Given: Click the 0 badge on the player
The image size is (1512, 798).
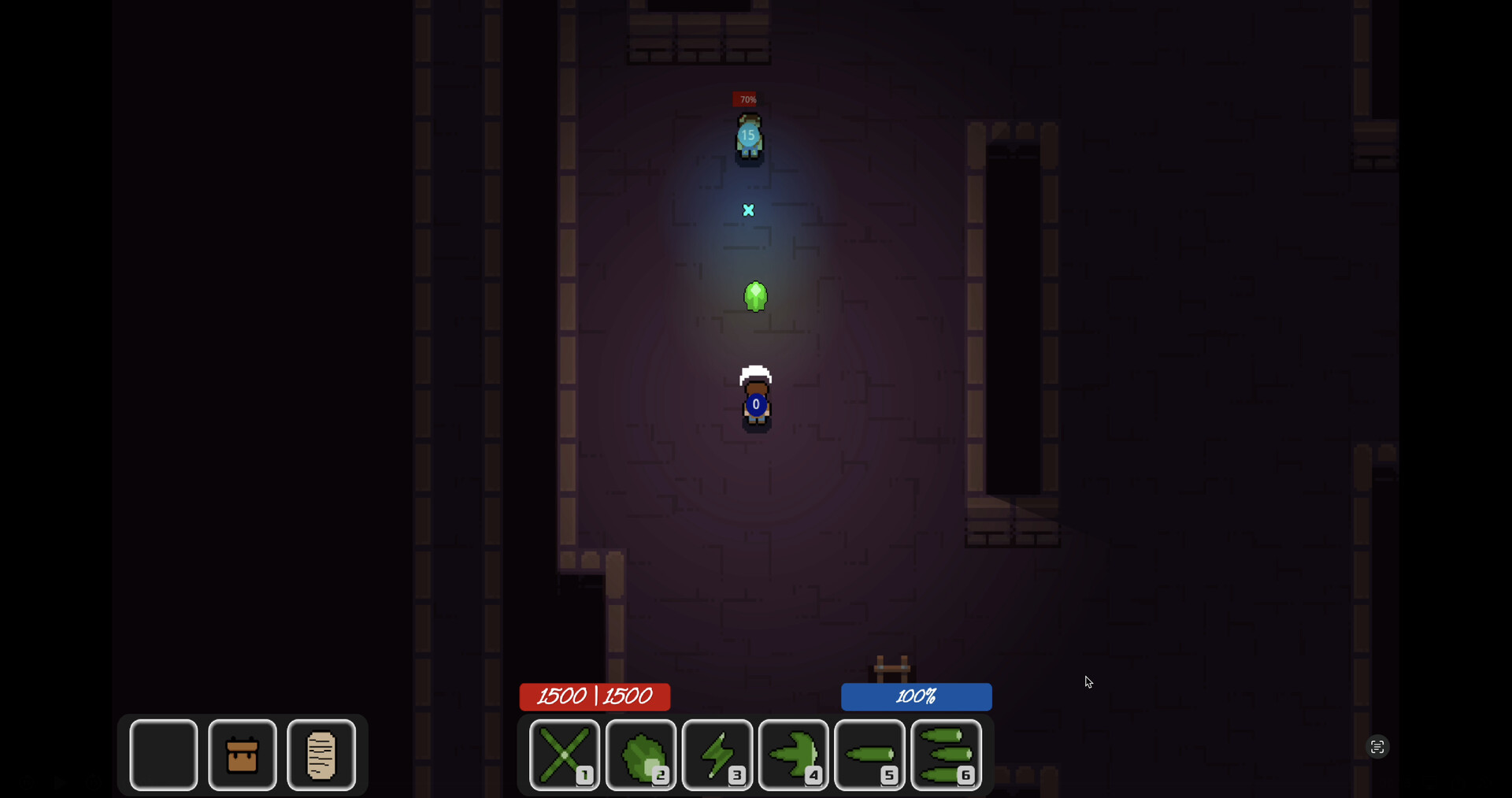Looking at the screenshot, I should tap(754, 404).
